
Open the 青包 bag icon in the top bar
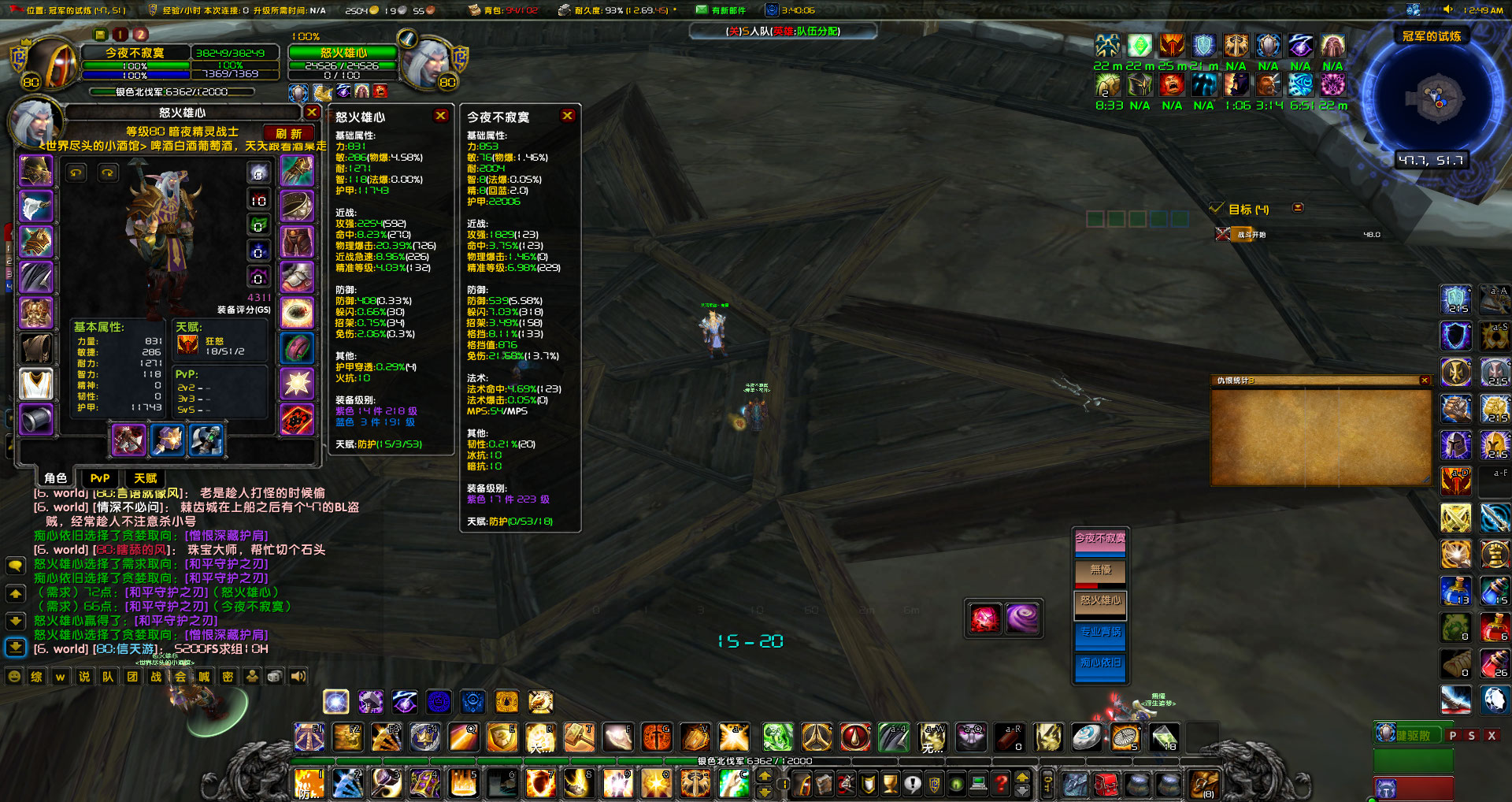tap(472, 9)
